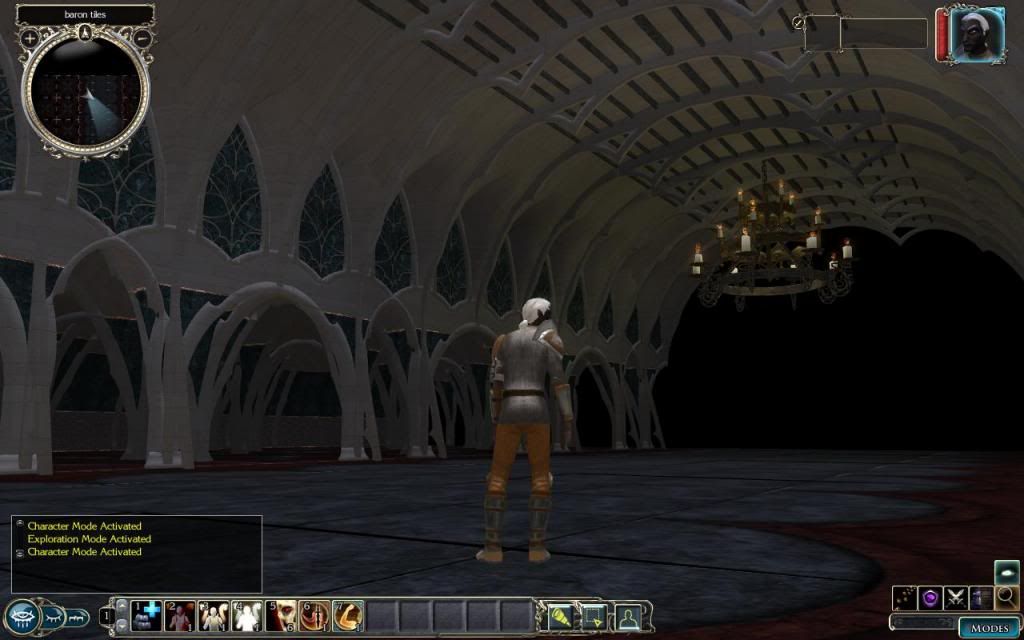Click the minimap zoom-in plus button

[x=30, y=38]
